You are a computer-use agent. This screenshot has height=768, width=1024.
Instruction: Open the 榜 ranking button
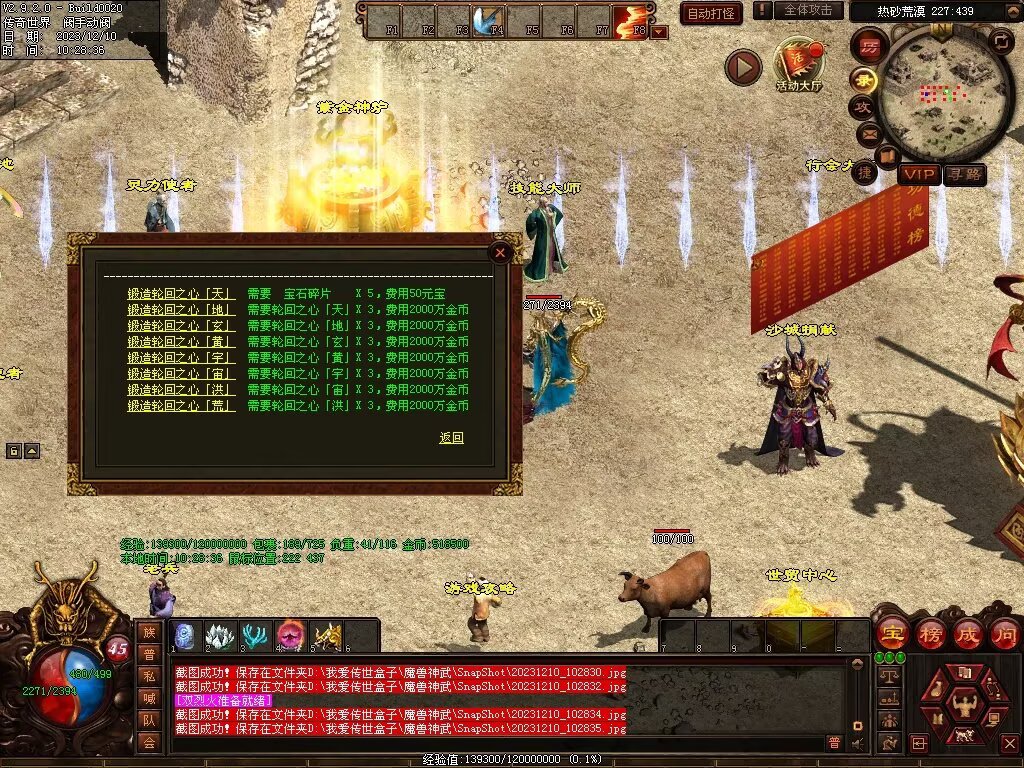click(930, 634)
